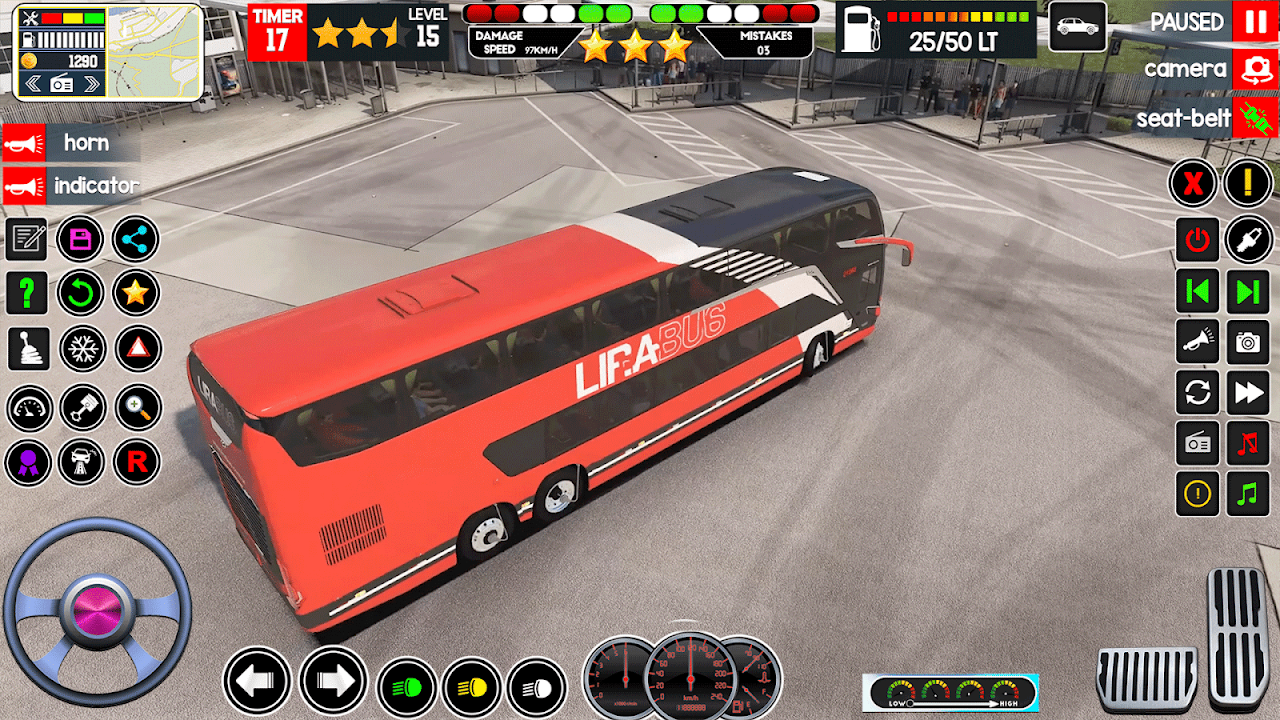
Task: Toggle the red music note icon
Action: pos(1248,443)
